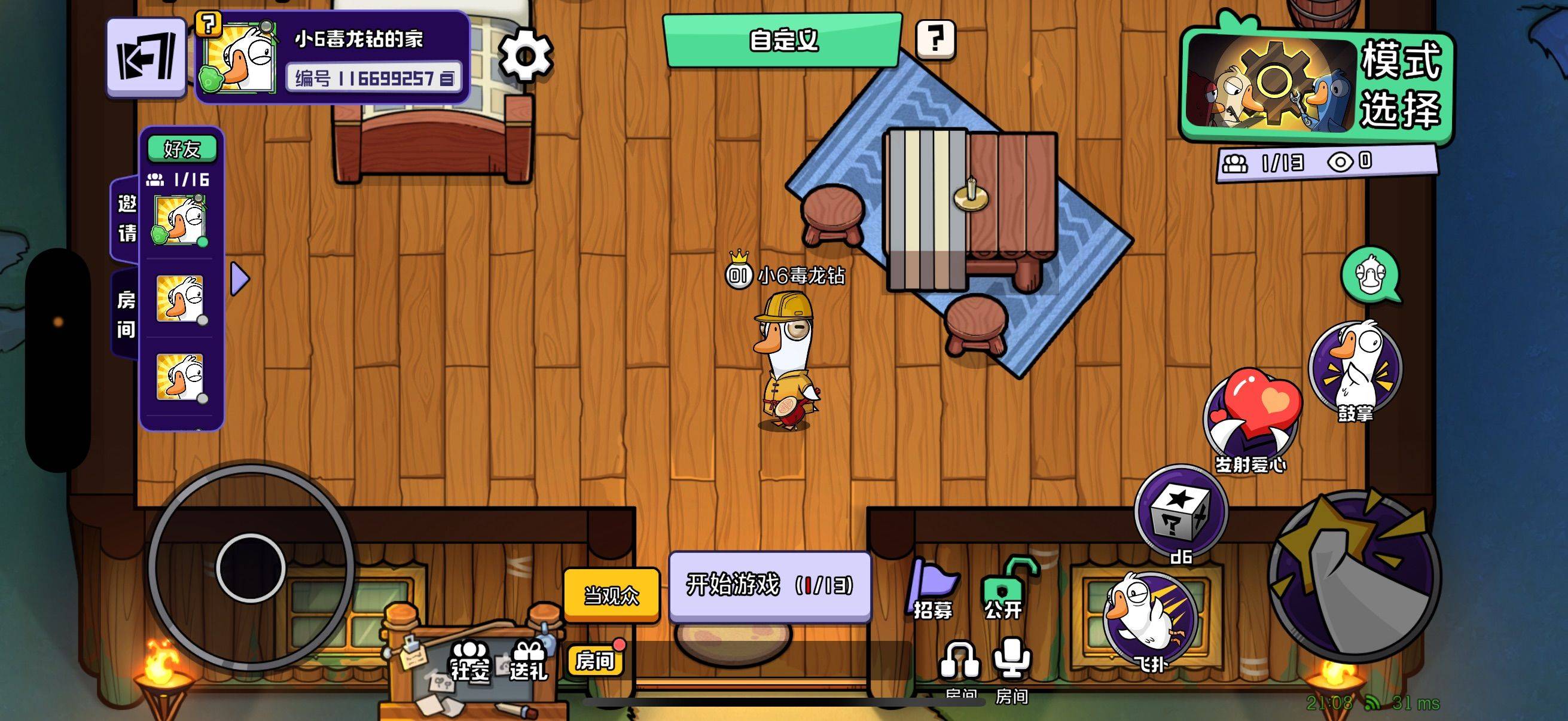
Task: Become a spectator with 当观众
Action: point(611,594)
